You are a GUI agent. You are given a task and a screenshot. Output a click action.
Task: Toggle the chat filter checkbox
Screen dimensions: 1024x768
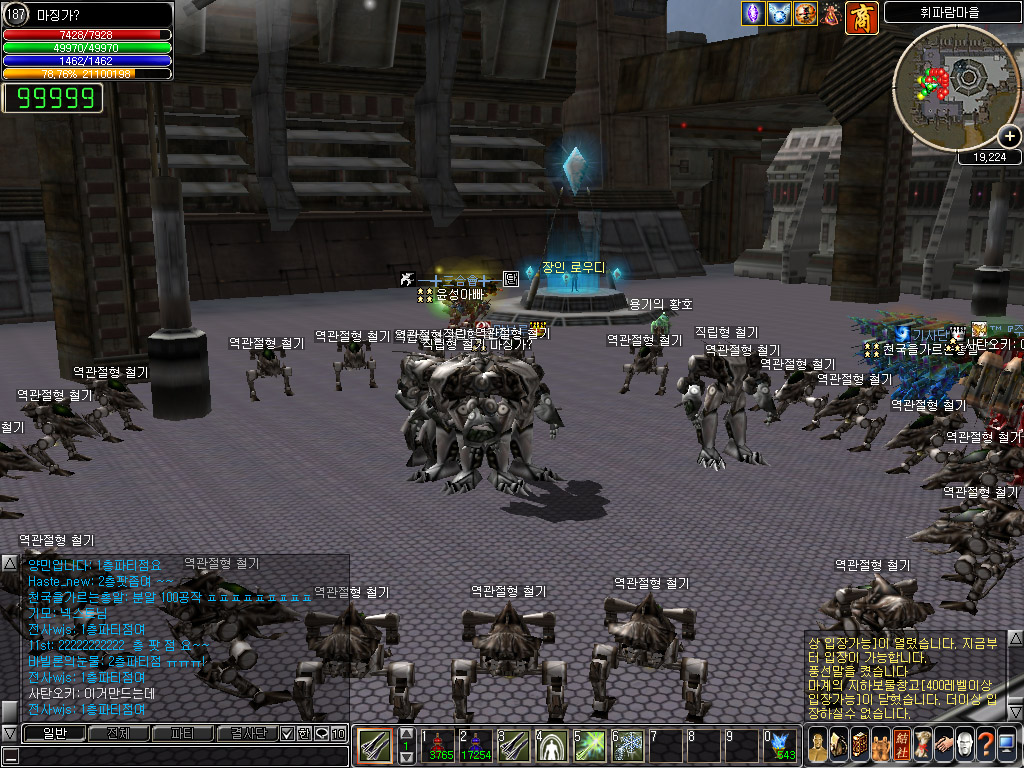coord(287,734)
